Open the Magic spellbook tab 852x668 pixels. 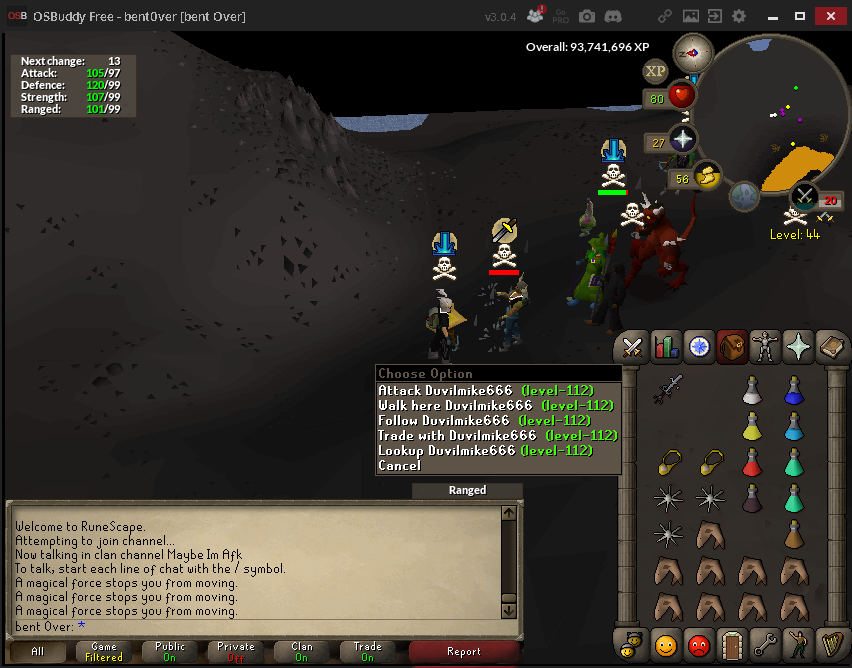832,347
